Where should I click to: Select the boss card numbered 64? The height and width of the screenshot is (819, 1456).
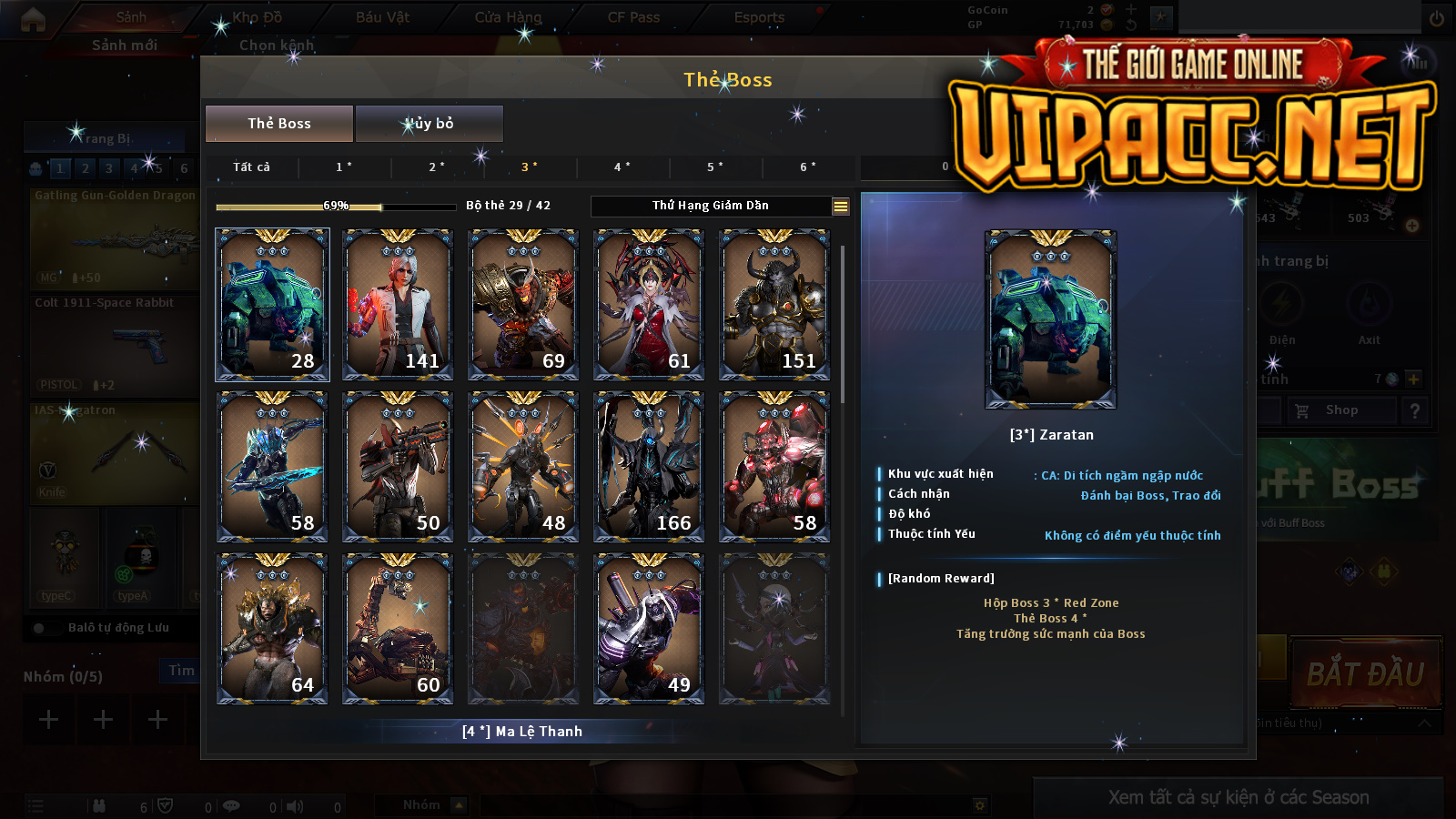click(x=272, y=629)
